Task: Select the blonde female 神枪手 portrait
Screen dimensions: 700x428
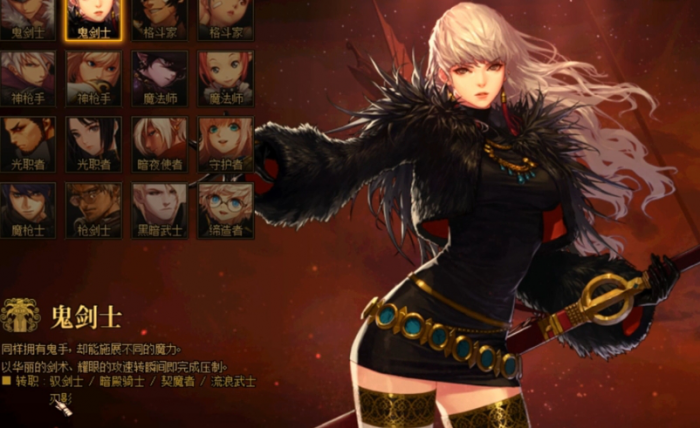Action: 94,78
